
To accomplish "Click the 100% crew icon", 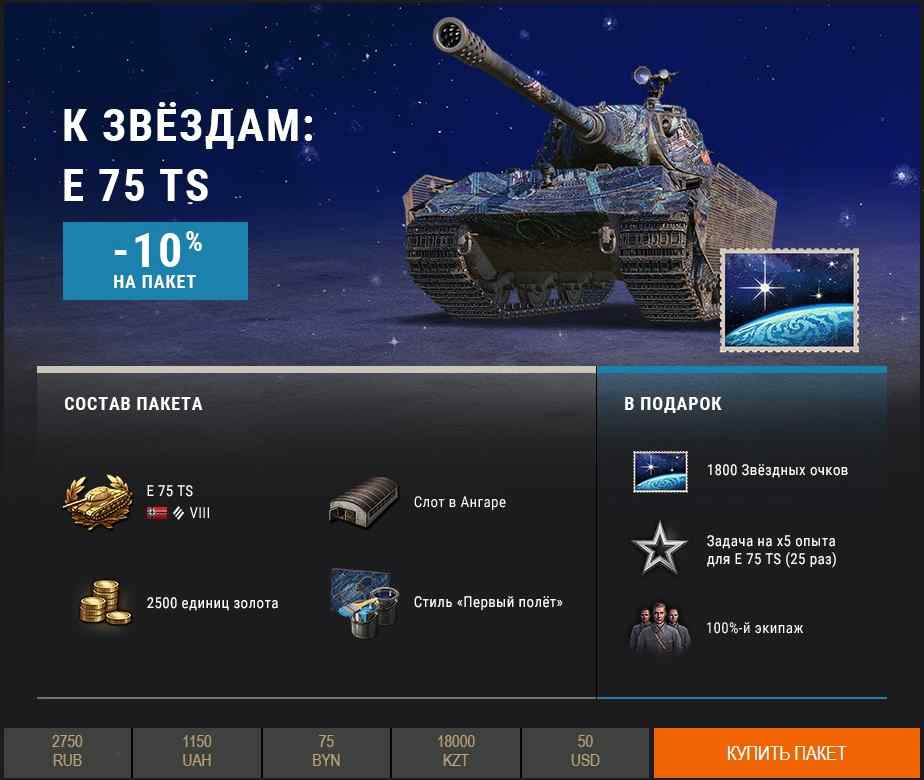I will tap(660, 628).
